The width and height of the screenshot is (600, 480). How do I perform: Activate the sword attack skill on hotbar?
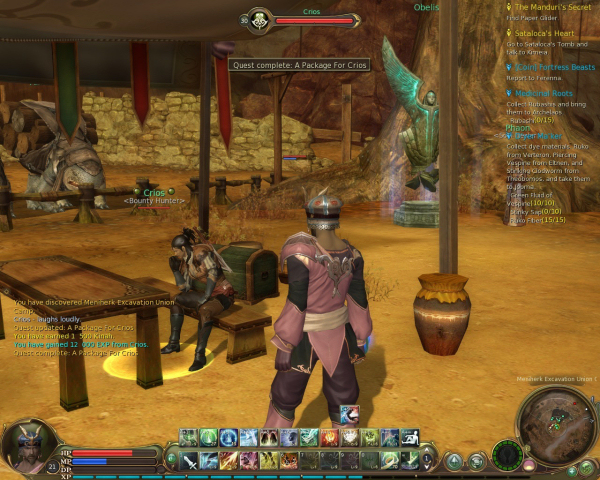coord(189,460)
